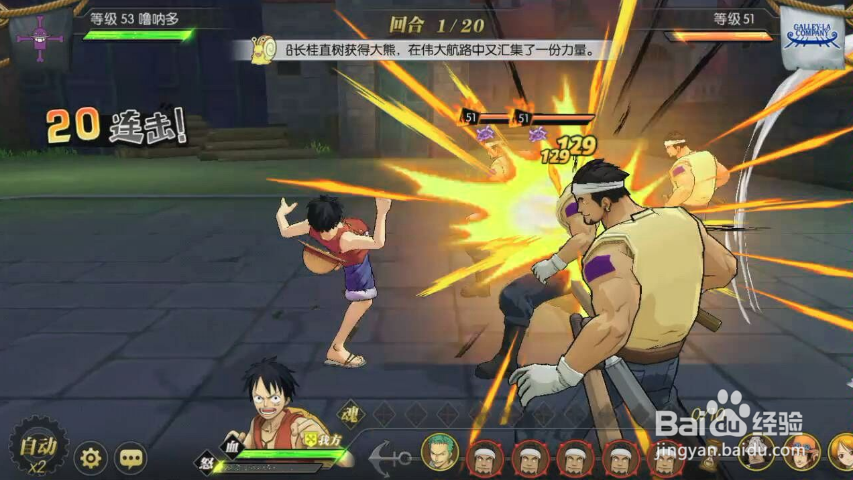Screen dimensions: 853x480
Task: Open the chat speech bubble button
Action: coord(131,458)
